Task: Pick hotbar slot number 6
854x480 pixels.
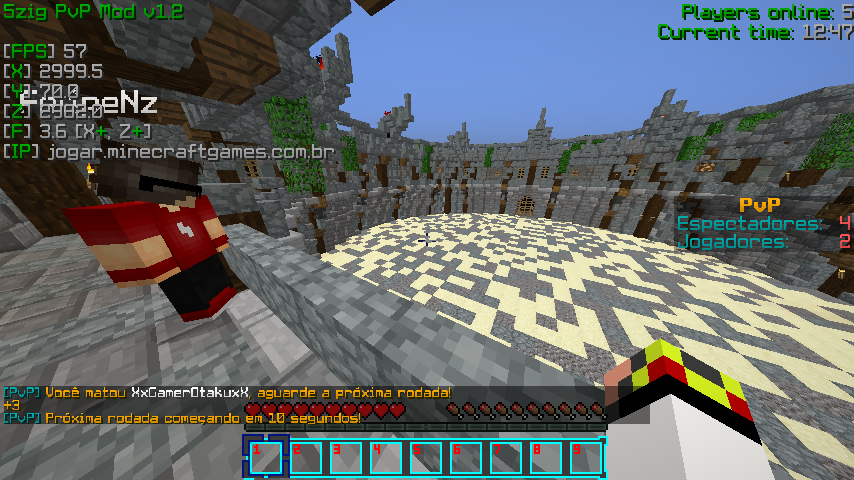Action: point(466,457)
